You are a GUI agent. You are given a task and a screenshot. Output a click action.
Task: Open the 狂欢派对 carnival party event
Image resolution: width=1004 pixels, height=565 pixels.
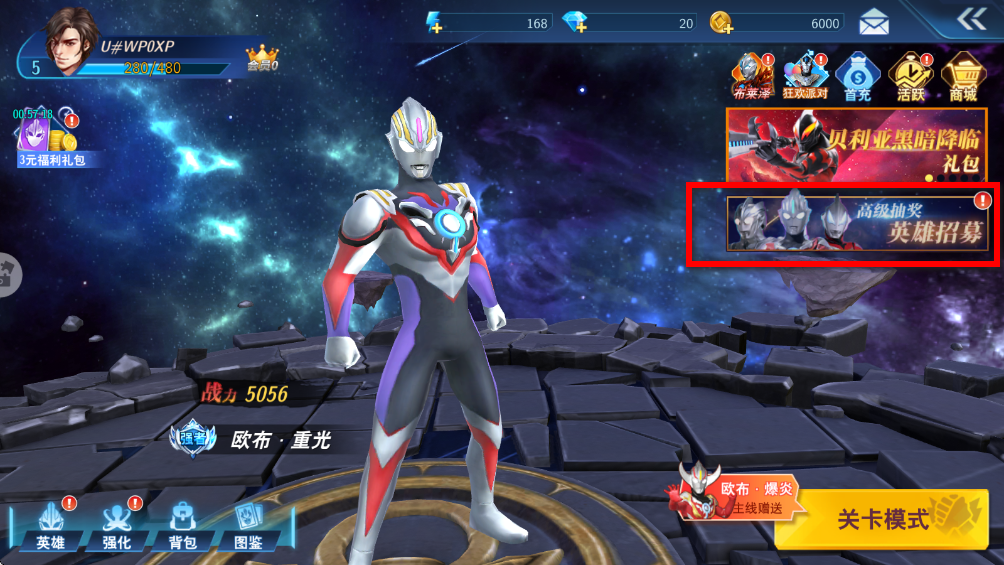coord(804,76)
